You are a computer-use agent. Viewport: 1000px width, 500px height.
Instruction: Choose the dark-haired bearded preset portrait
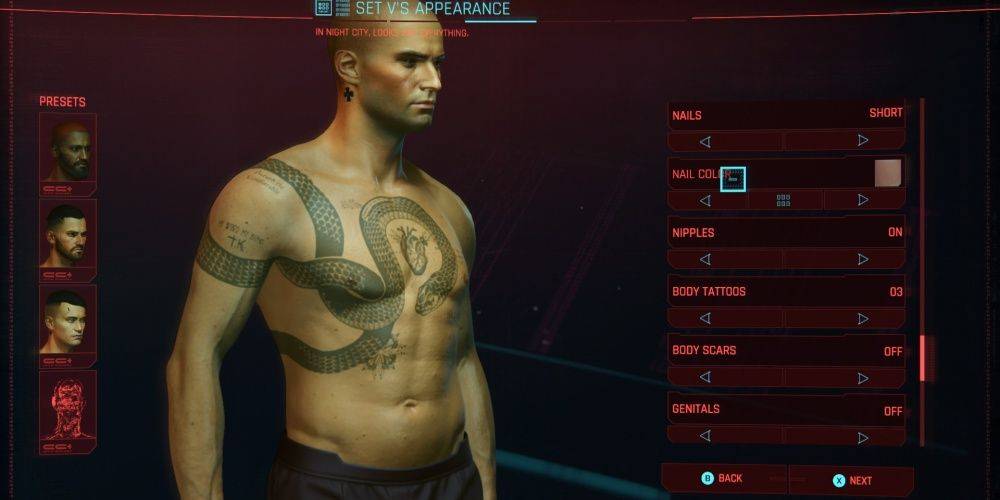click(x=68, y=234)
